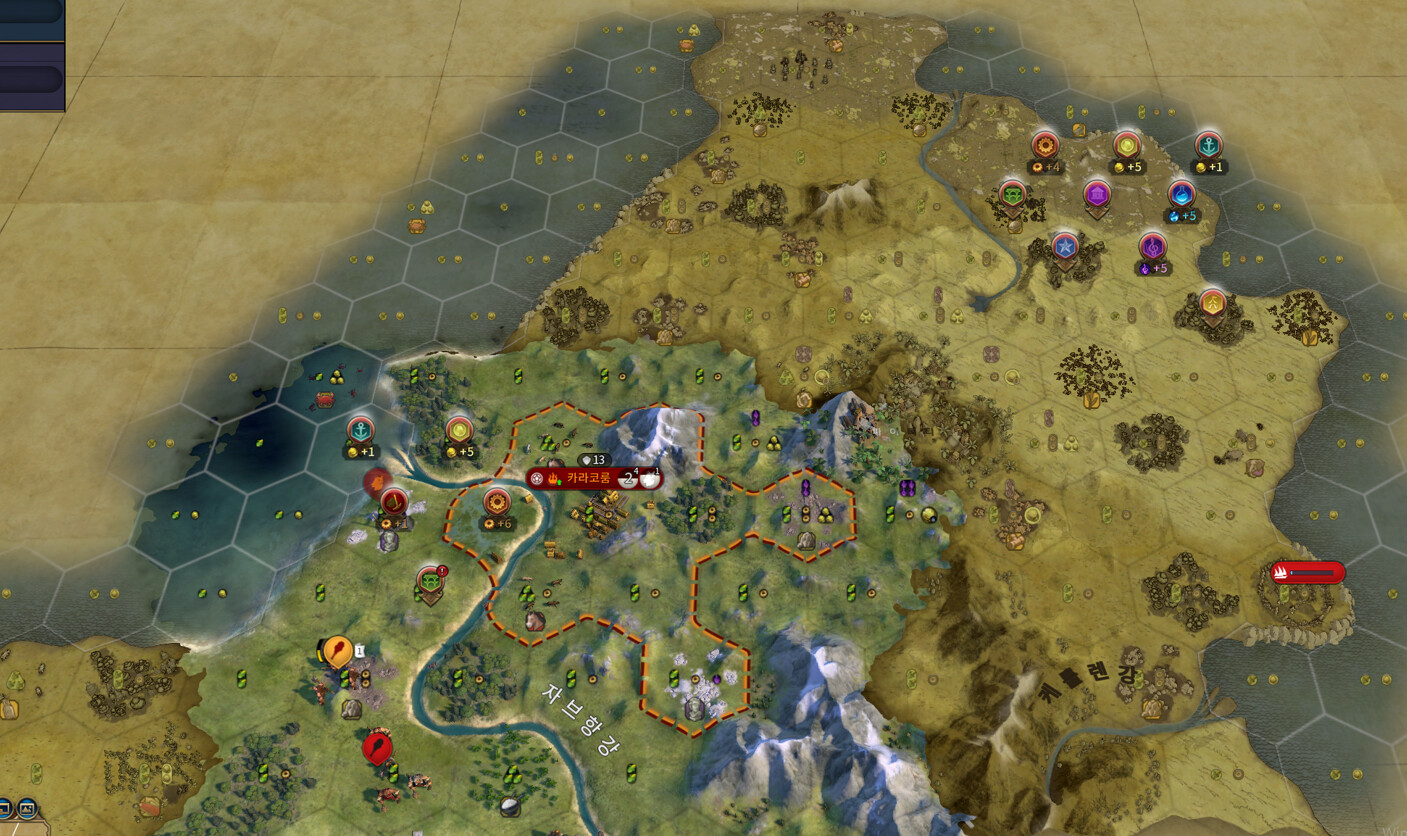
Task: Select the treble clef theater square pin
Action: click(x=1152, y=246)
